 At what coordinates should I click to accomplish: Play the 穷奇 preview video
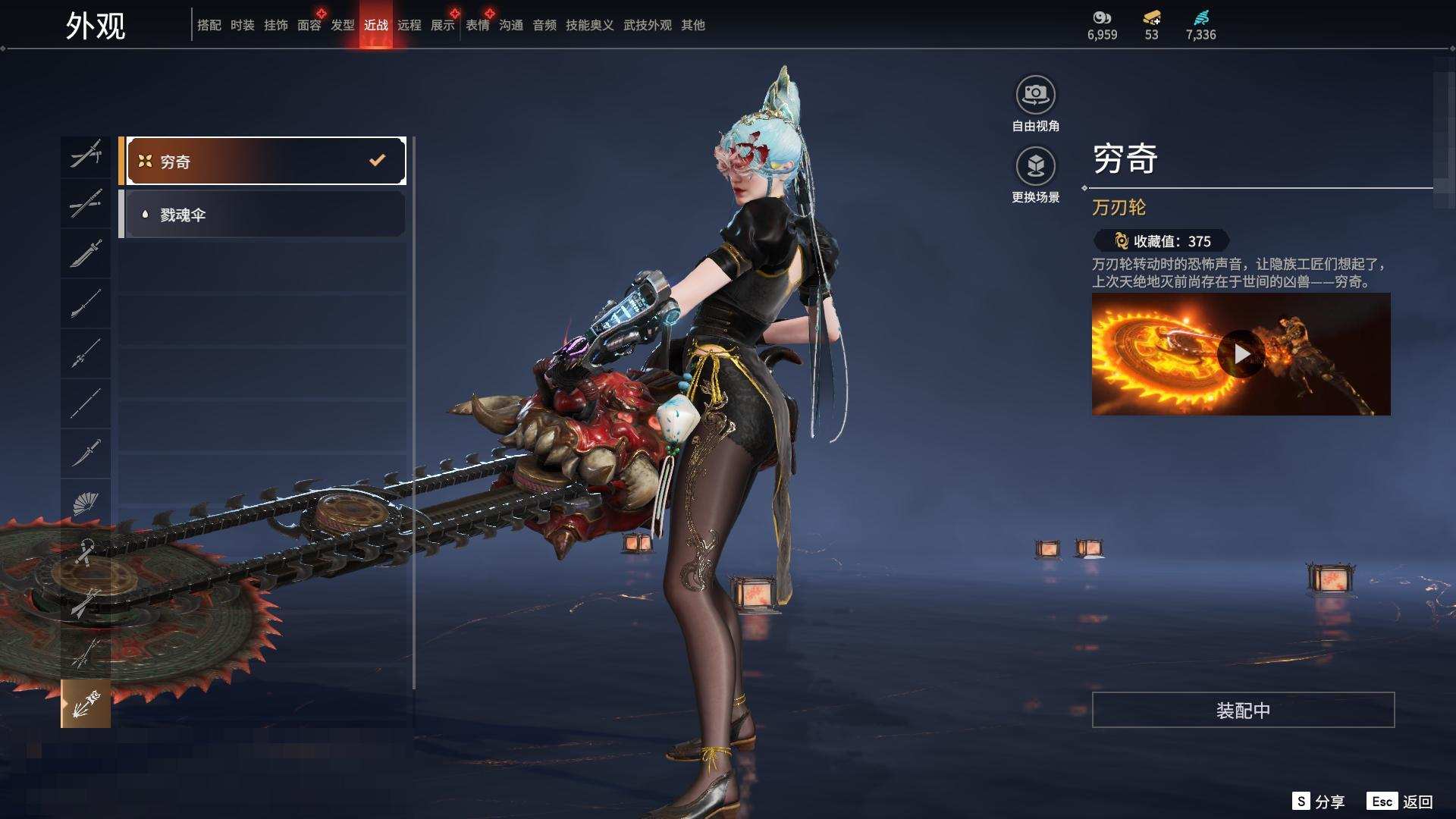(1241, 354)
